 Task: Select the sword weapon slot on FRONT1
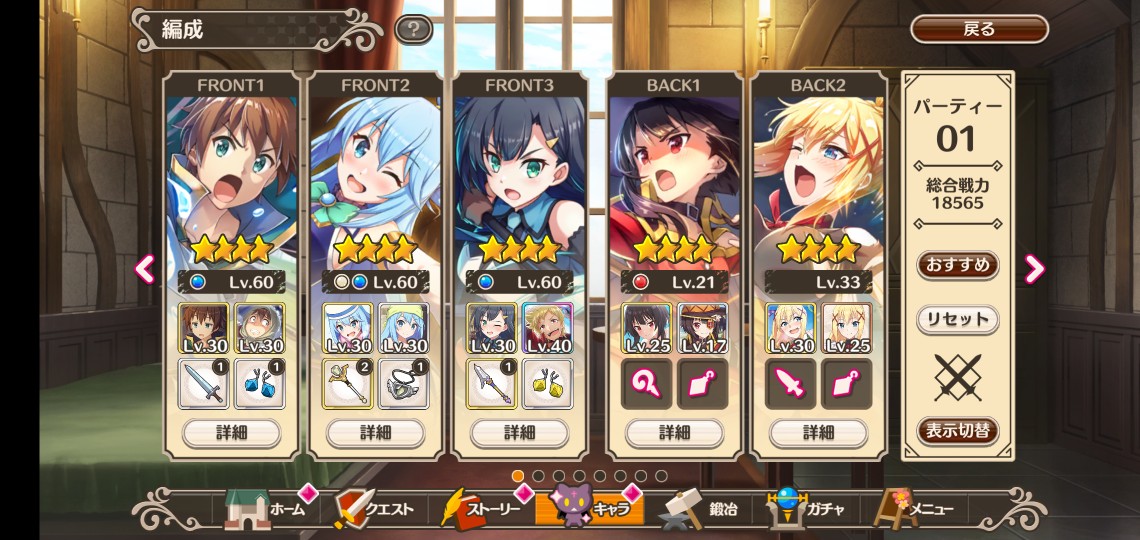[x=203, y=384]
